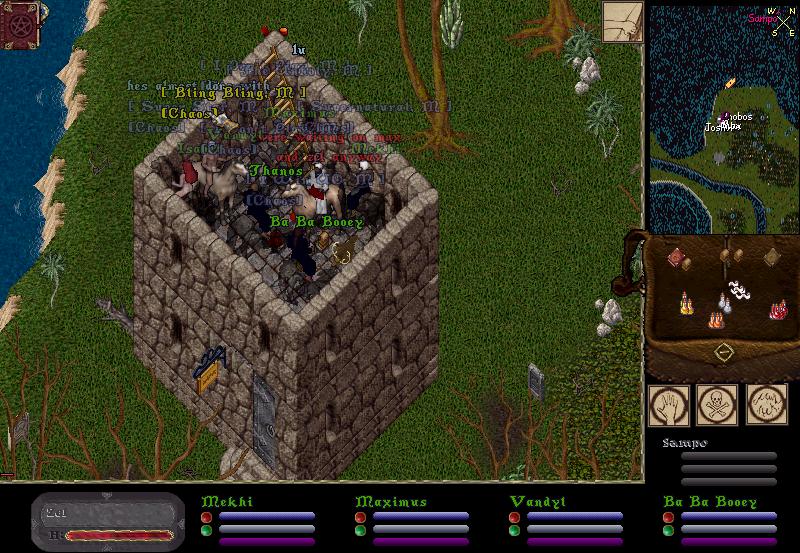
Task: Activate the open hand spell icon
Action: [668, 404]
